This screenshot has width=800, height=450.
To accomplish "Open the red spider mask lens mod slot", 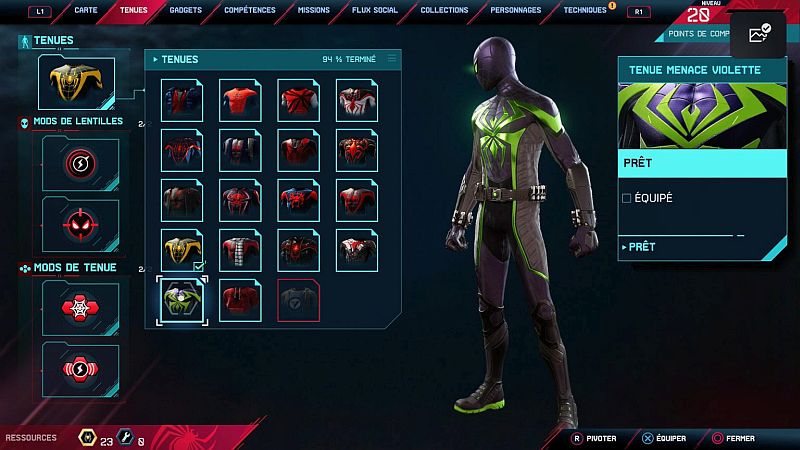I will click(81, 223).
